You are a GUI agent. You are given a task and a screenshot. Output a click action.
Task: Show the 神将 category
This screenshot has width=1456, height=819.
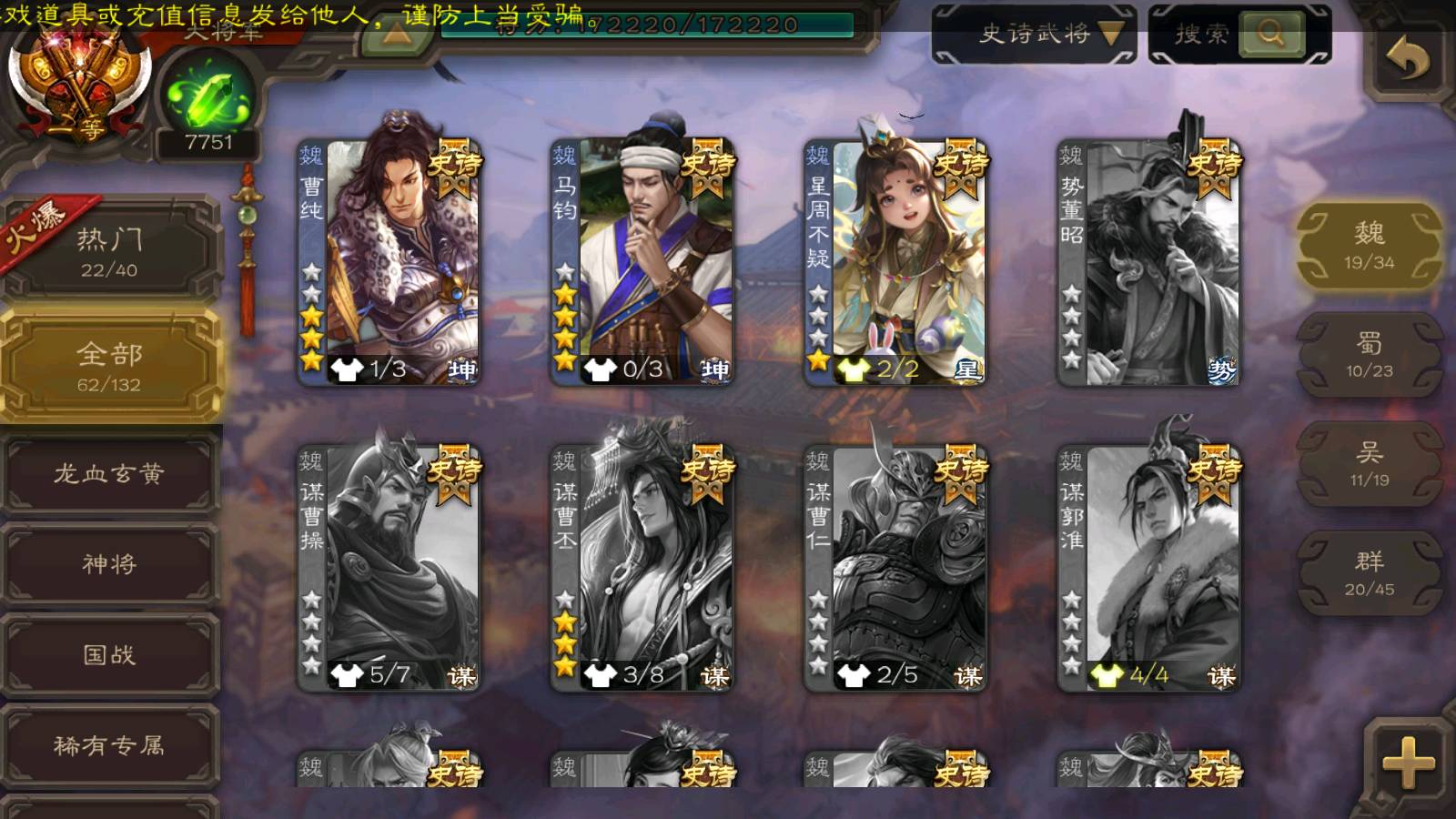pyautogui.click(x=109, y=564)
